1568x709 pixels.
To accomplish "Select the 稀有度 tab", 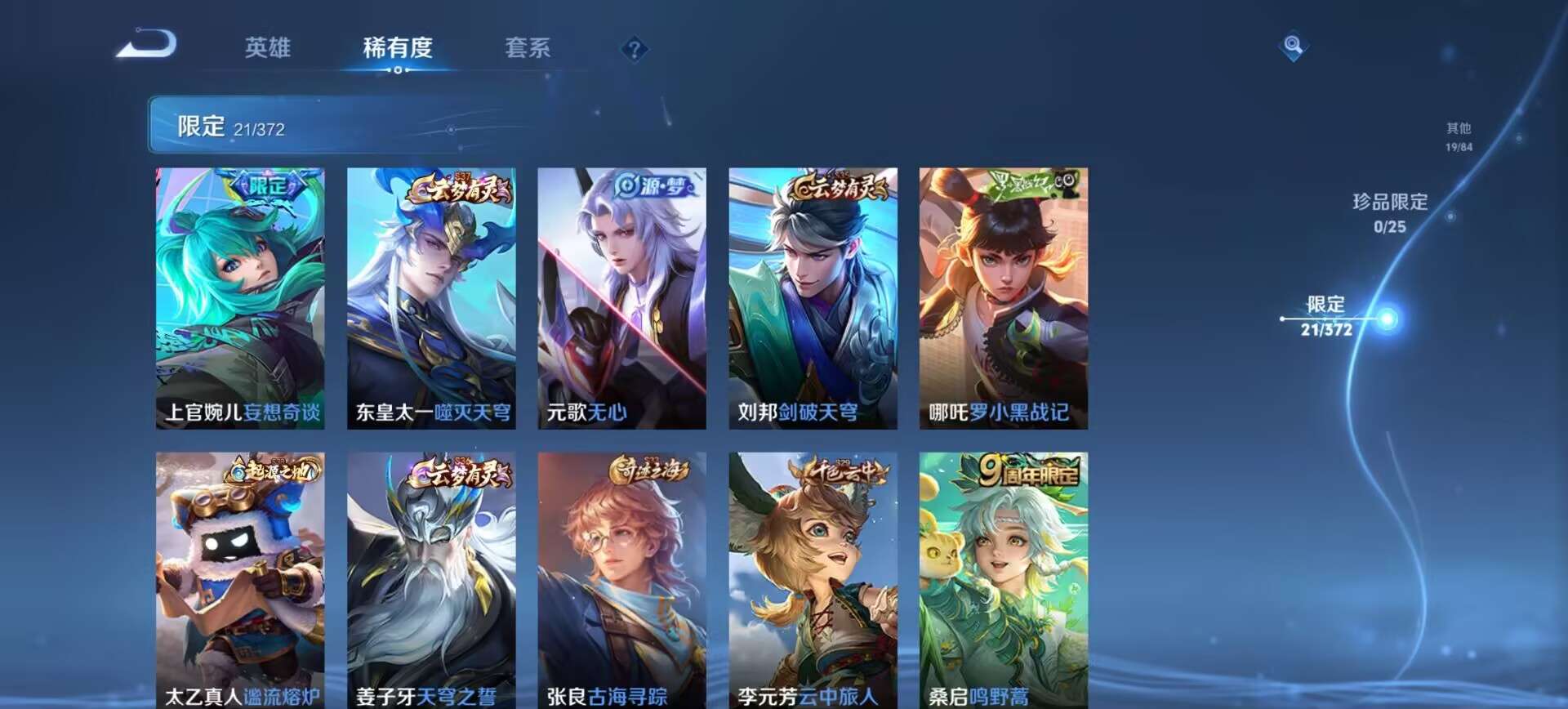I will (398, 49).
